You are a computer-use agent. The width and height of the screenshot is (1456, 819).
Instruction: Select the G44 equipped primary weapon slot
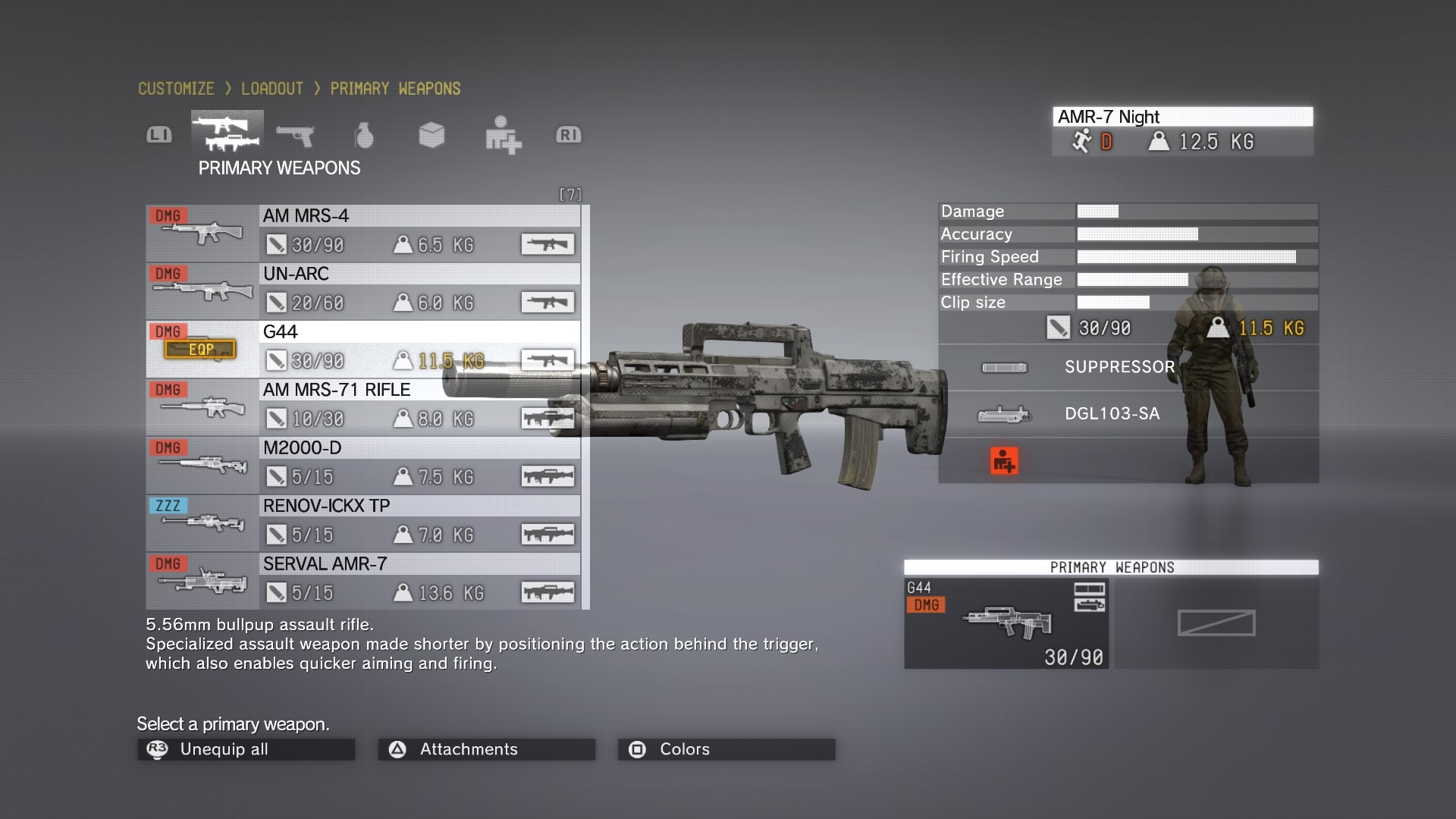coord(1006,623)
